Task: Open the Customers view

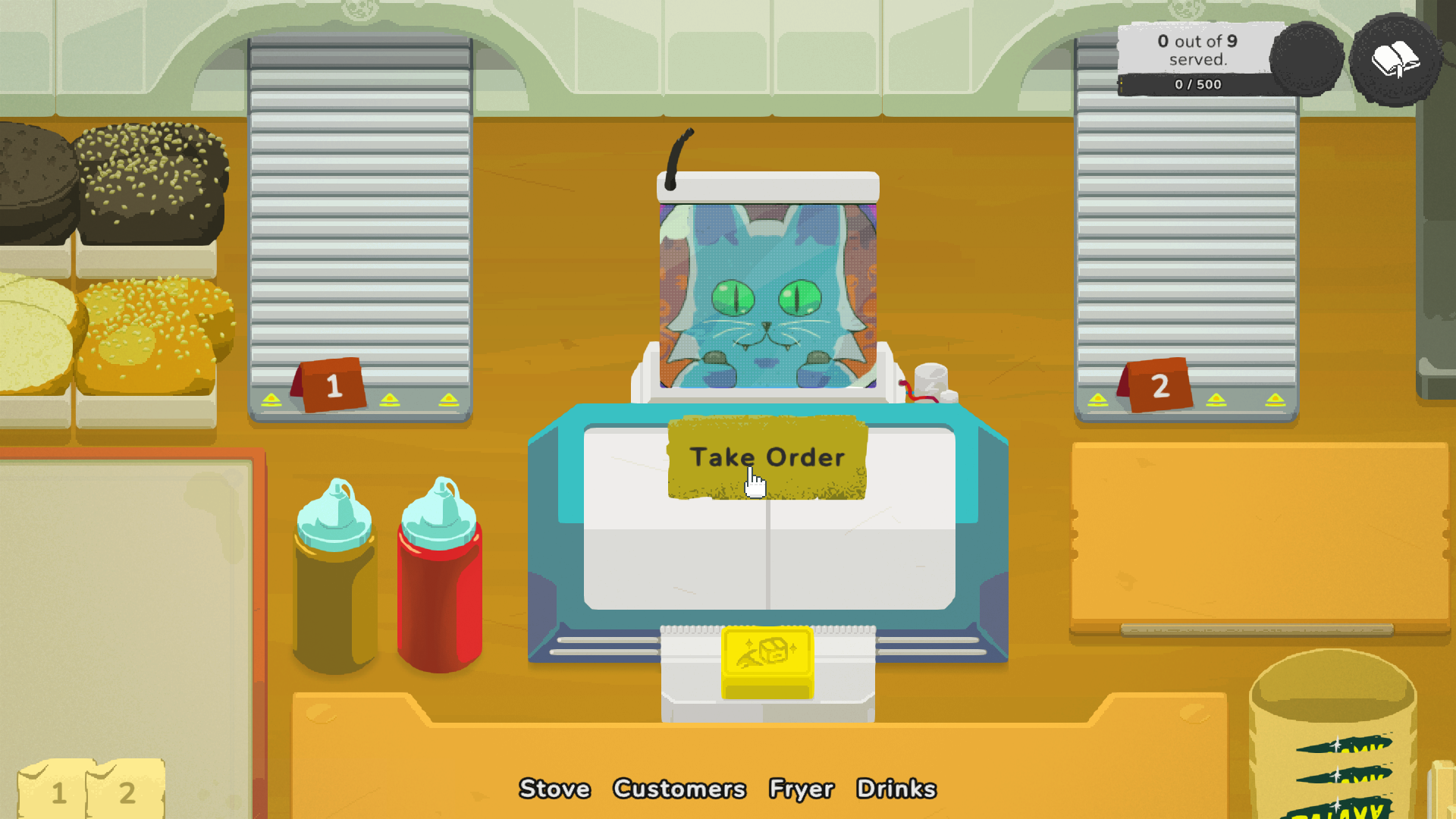Action: (679, 789)
